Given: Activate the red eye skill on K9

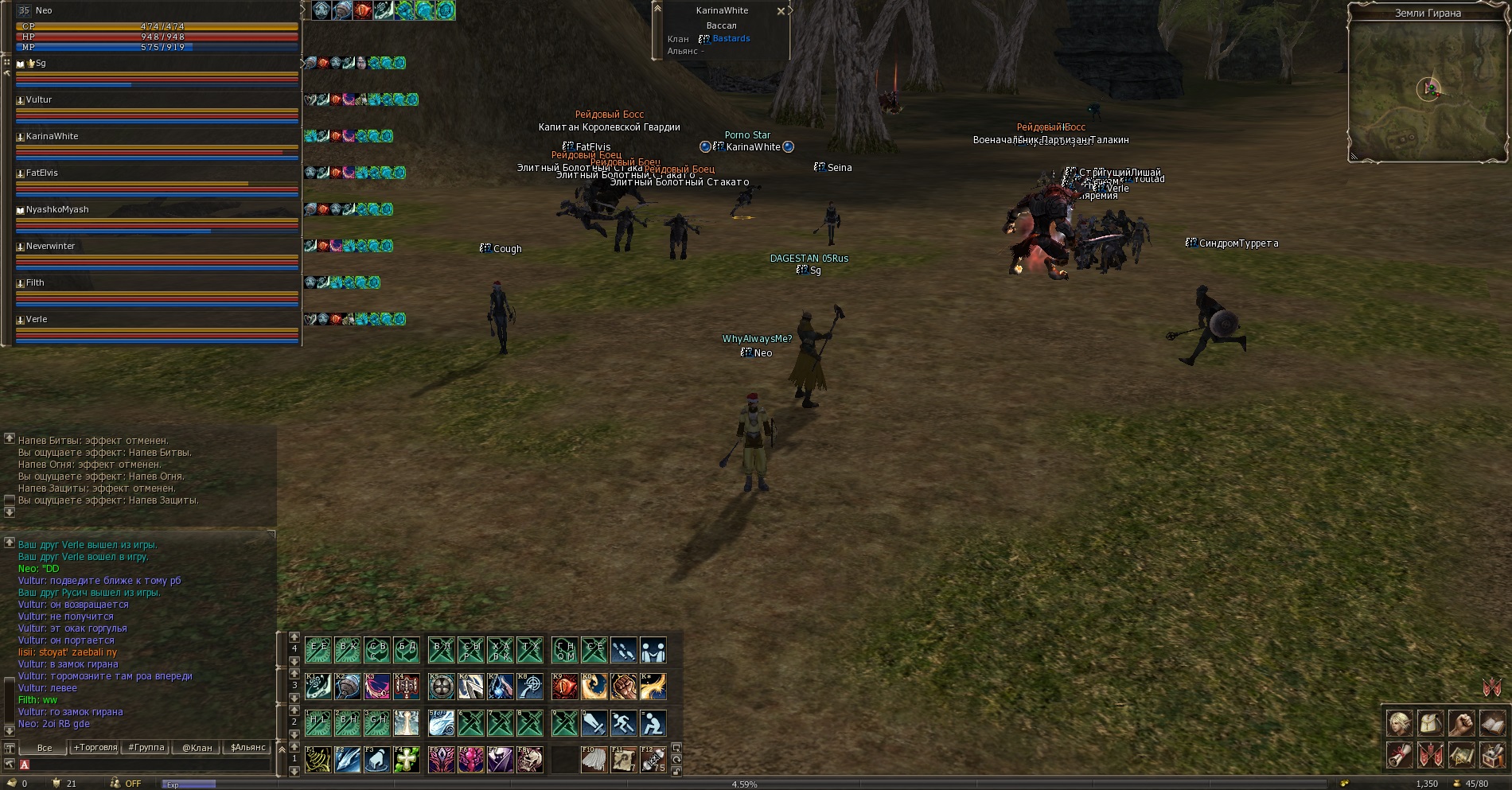Looking at the screenshot, I should pos(564,686).
